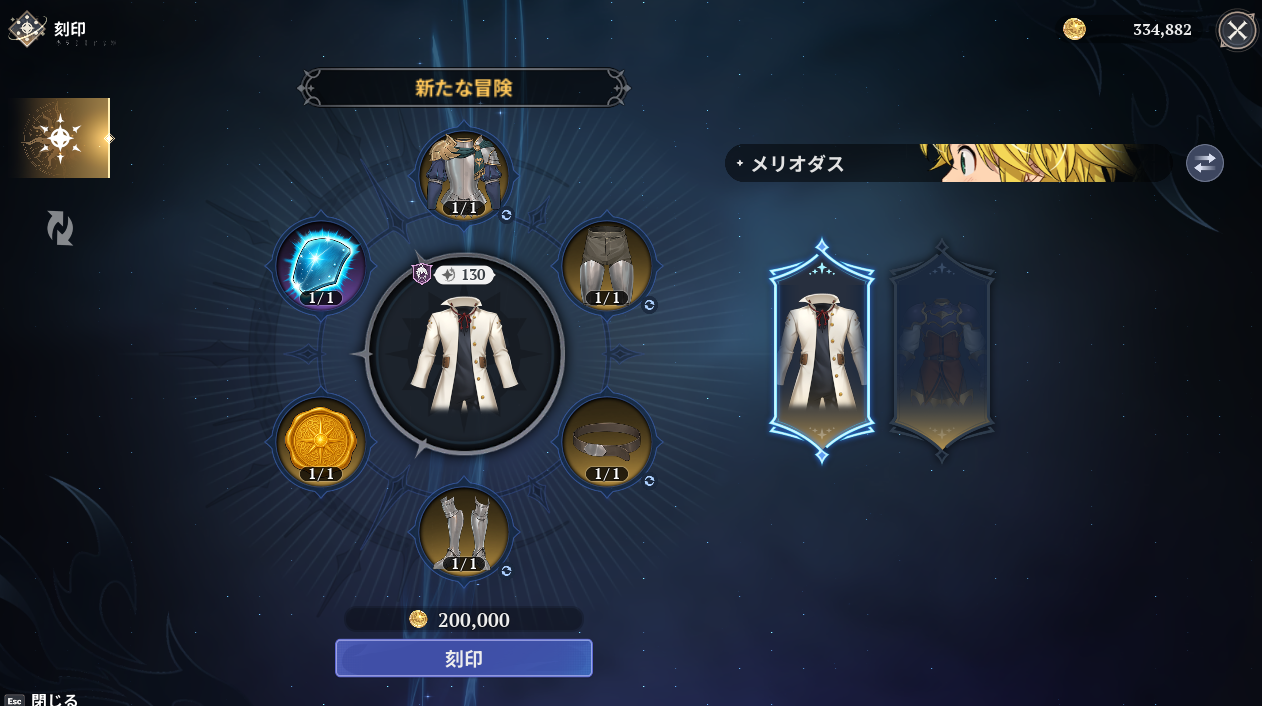1262x706 pixels.
Task: Switch to the circular arrows tab
Action: 60,228
